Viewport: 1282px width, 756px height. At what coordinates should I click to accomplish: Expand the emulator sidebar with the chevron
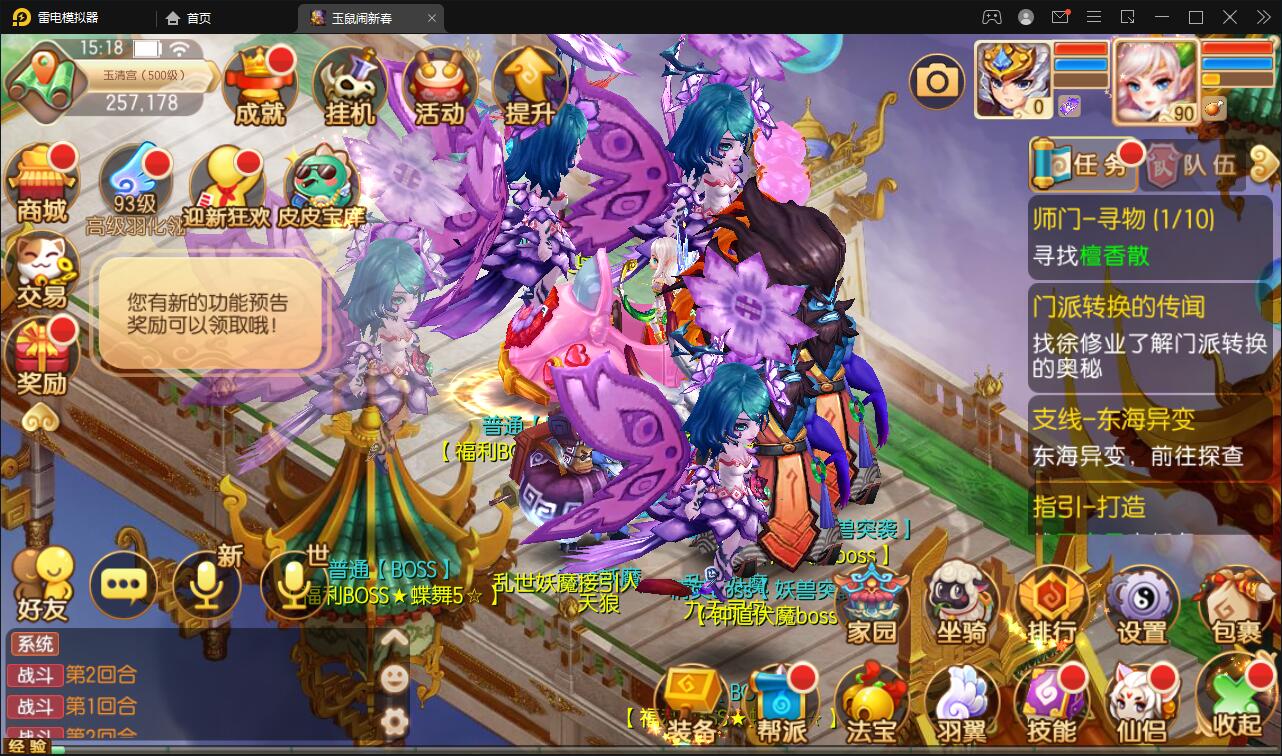pyautogui.click(x=1261, y=17)
